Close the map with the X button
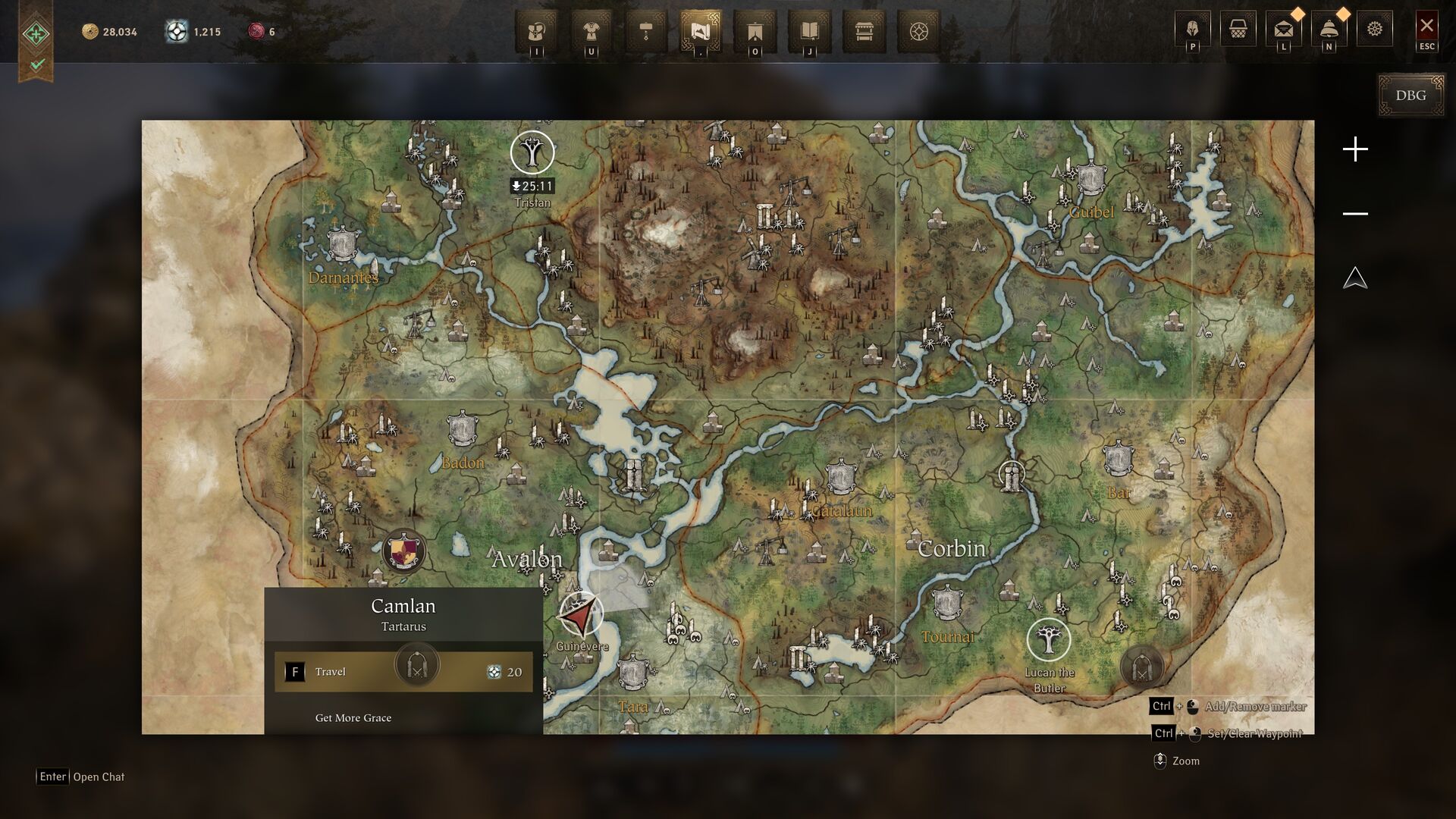This screenshot has height=819, width=1456. pyautogui.click(x=1426, y=27)
